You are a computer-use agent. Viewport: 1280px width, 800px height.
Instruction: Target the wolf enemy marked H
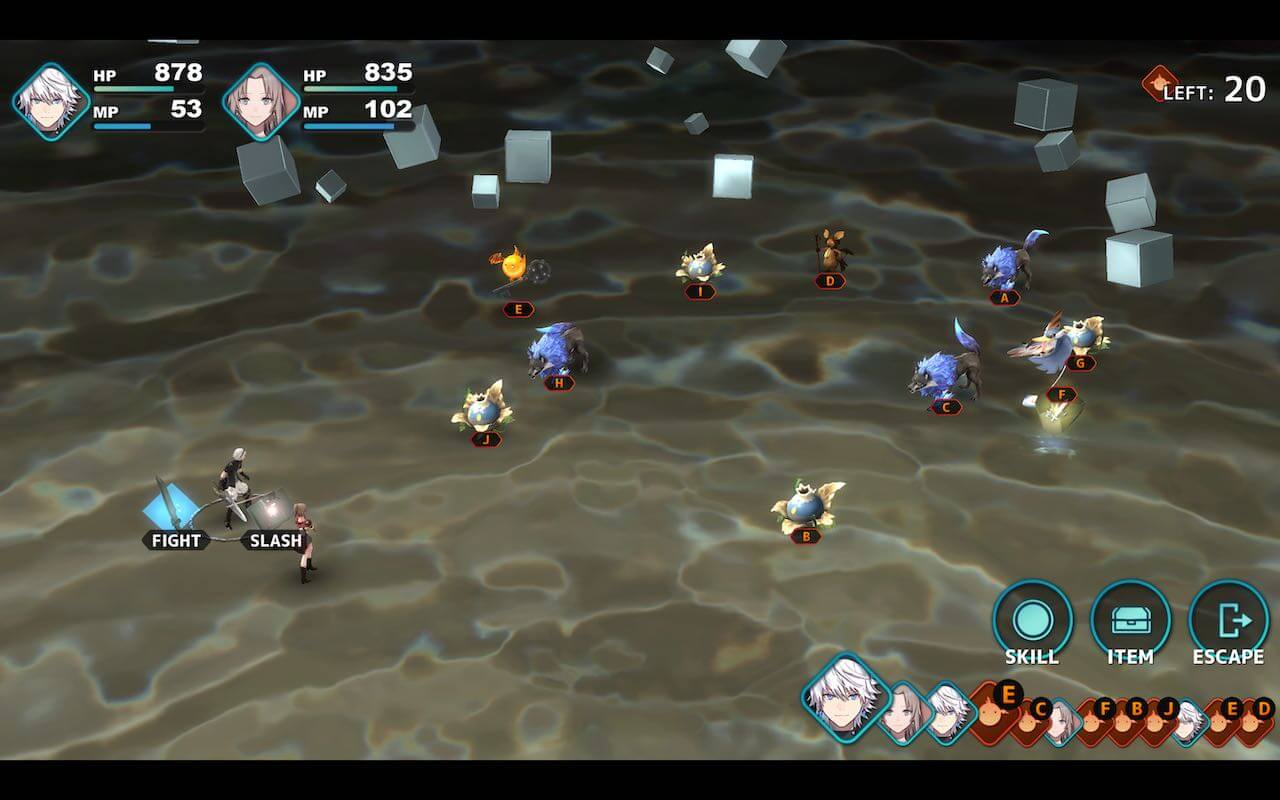[x=556, y=350]
